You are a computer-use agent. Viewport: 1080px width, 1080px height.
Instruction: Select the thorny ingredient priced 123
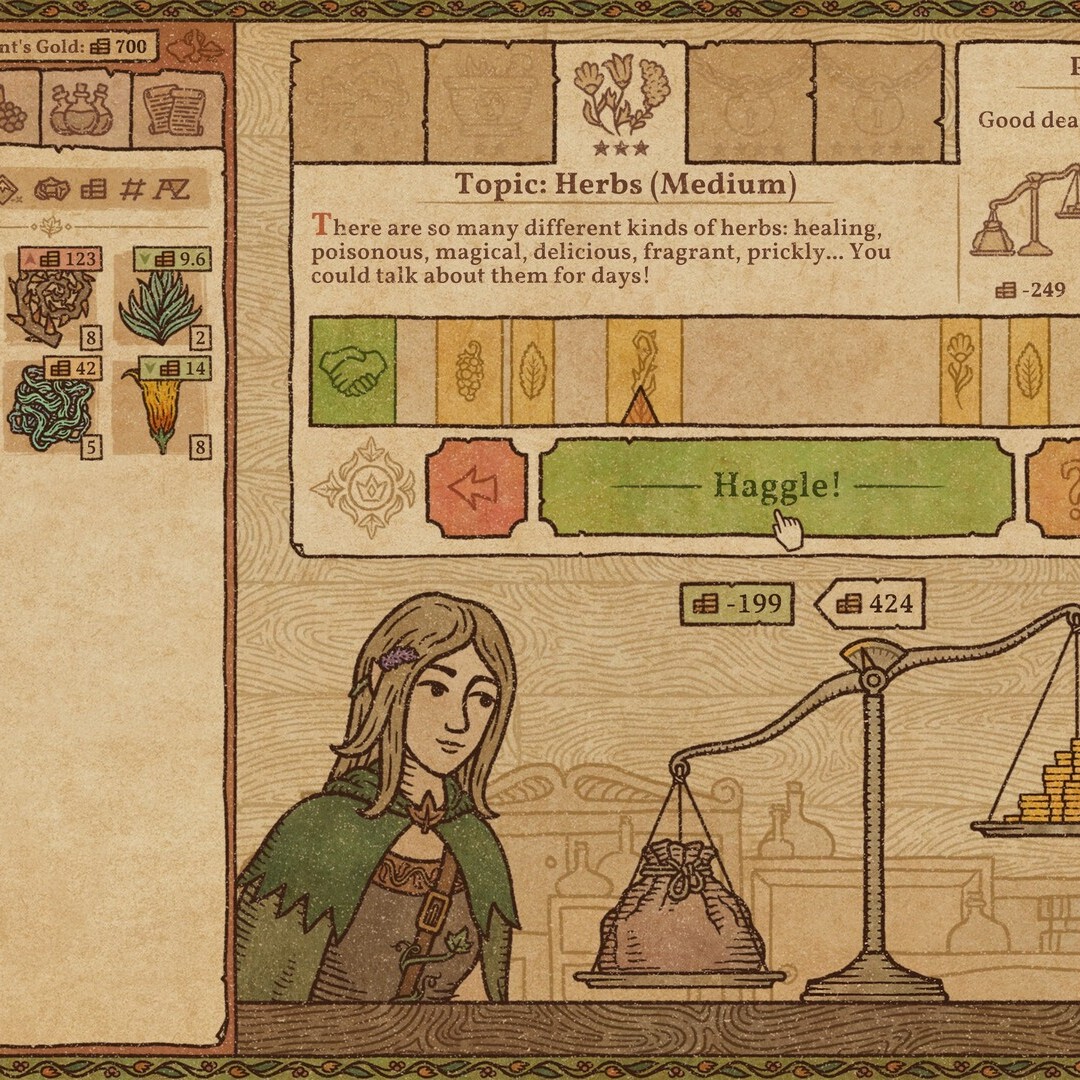click(52, 299)
